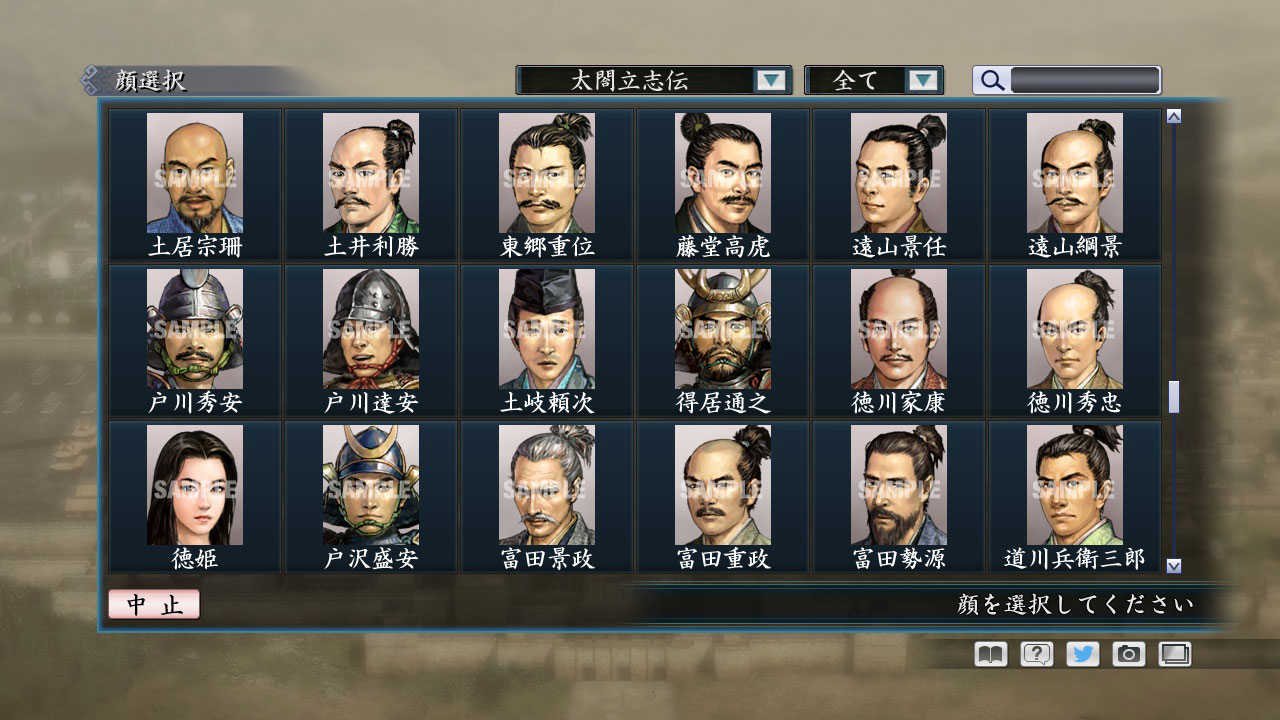Click the scrollbar up arrow
This screenshot has height=720, width=1280.
click(x=1173, y=115)
